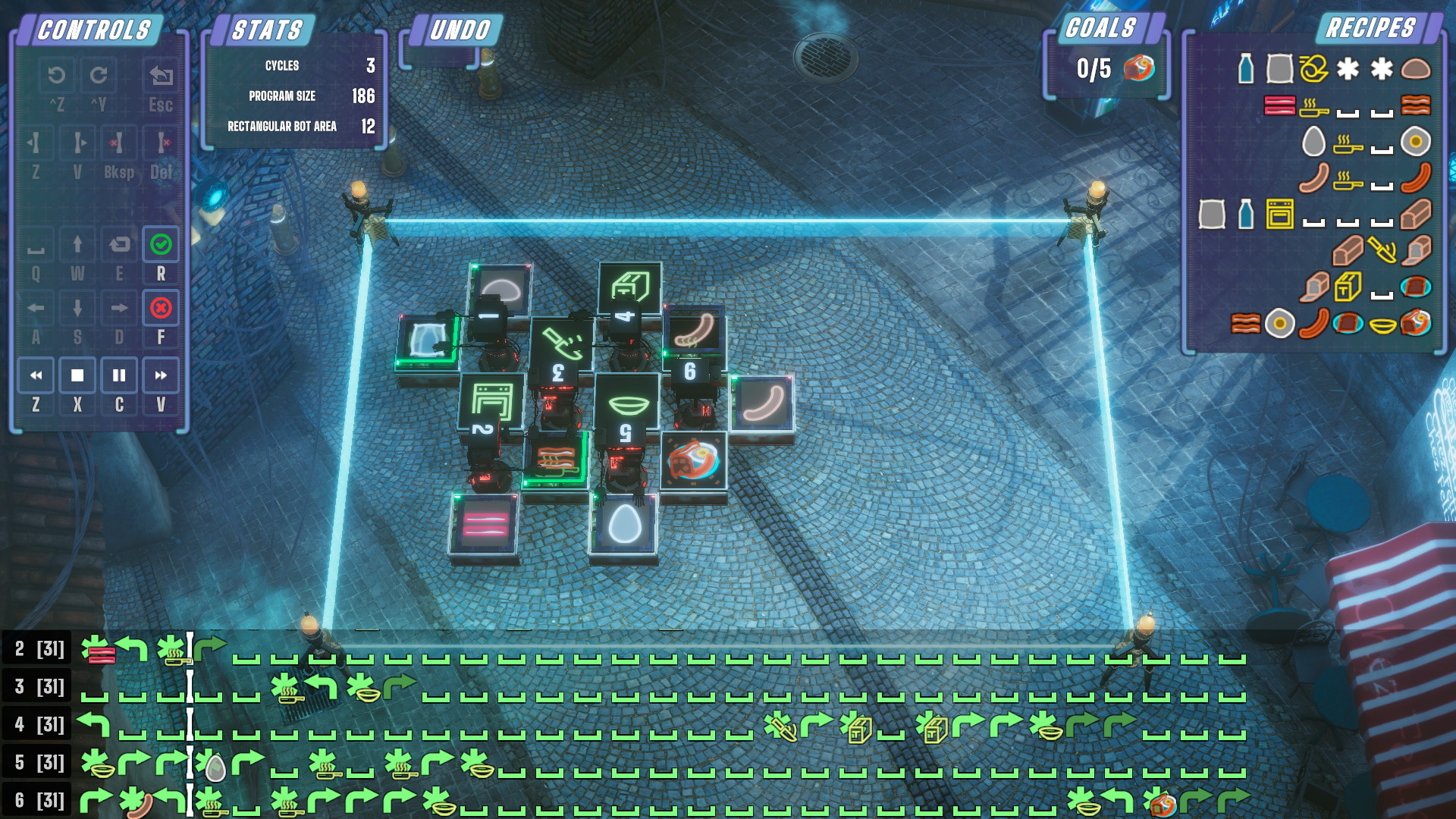Open the Undo panel
Screen dimensions: 1456x819
coord(460,30)
